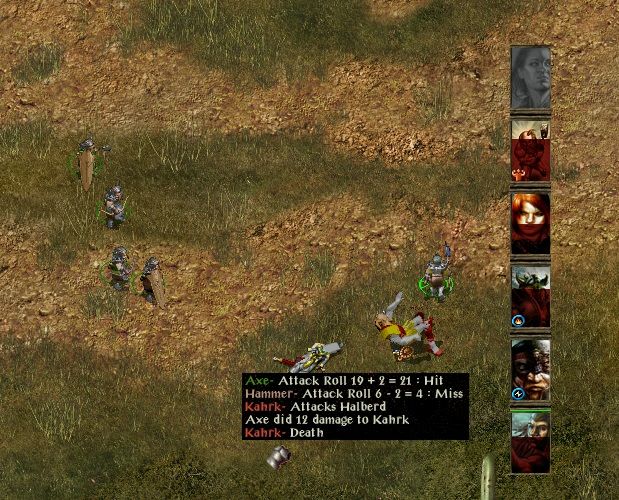Click the flame status icon on portrait
619x500 pixels.
[519, 321]
